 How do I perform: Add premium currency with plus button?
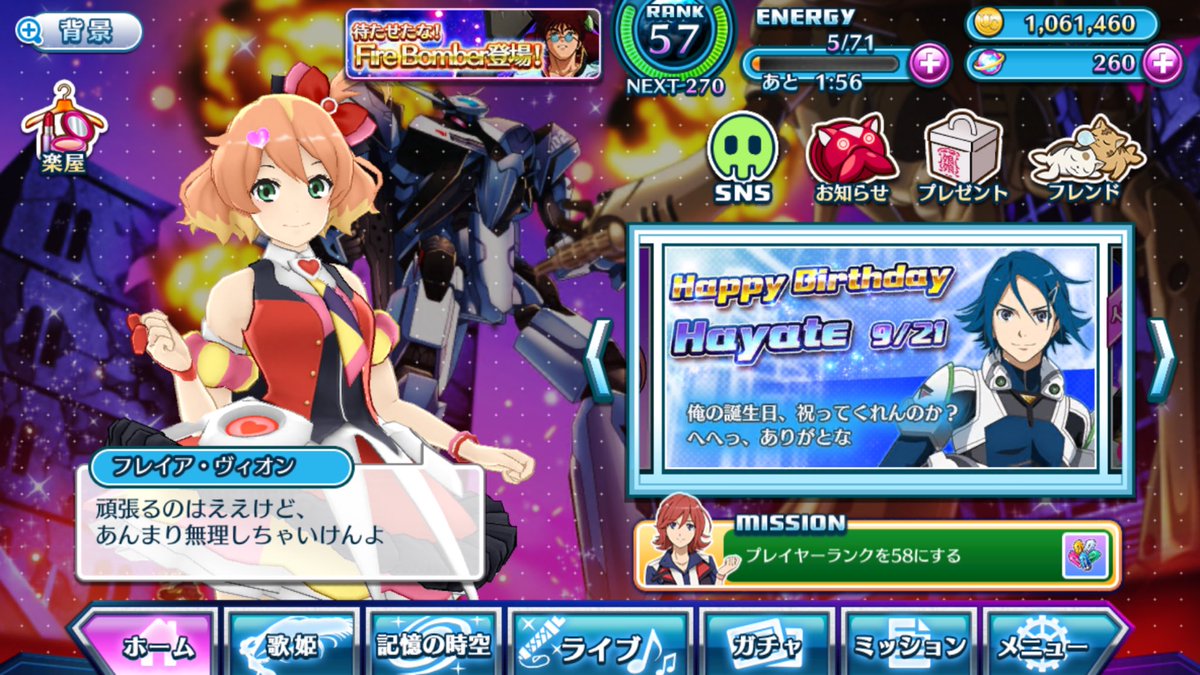pos(1162,63)
